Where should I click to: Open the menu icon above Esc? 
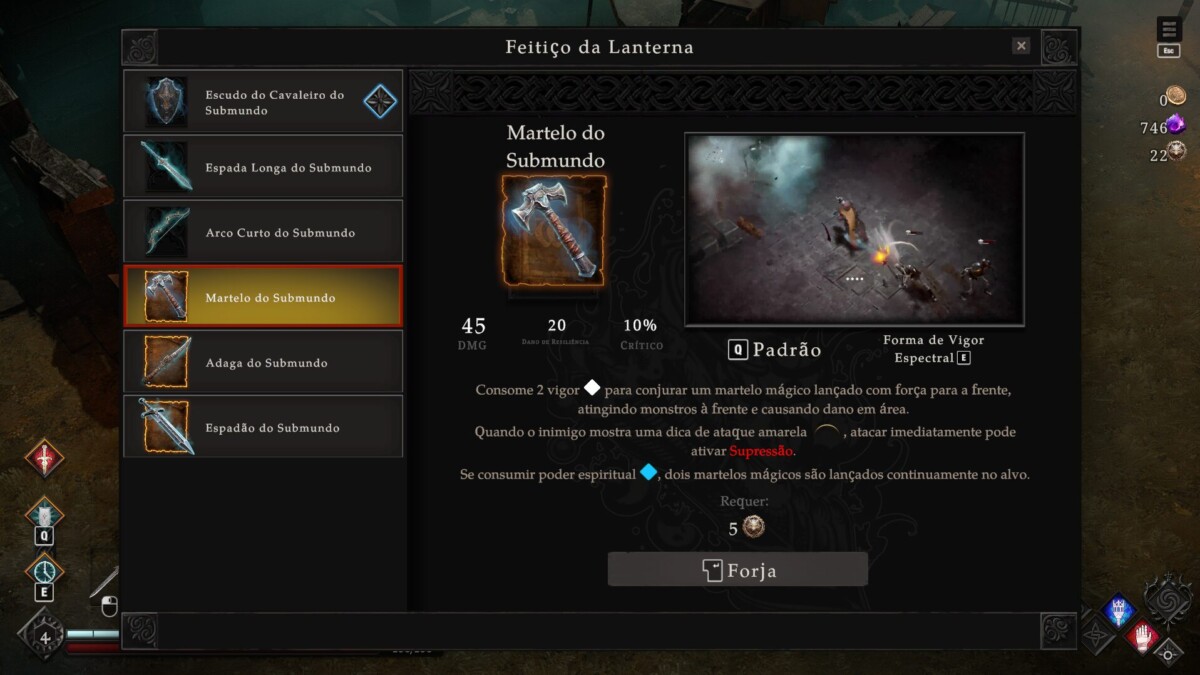click(x=1168, y=29)
